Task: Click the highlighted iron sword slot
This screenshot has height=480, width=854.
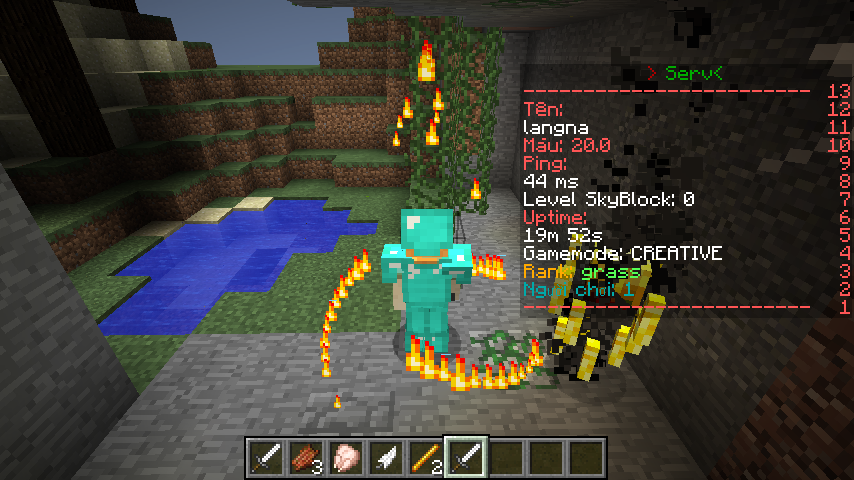Action: tap(465, 458)
